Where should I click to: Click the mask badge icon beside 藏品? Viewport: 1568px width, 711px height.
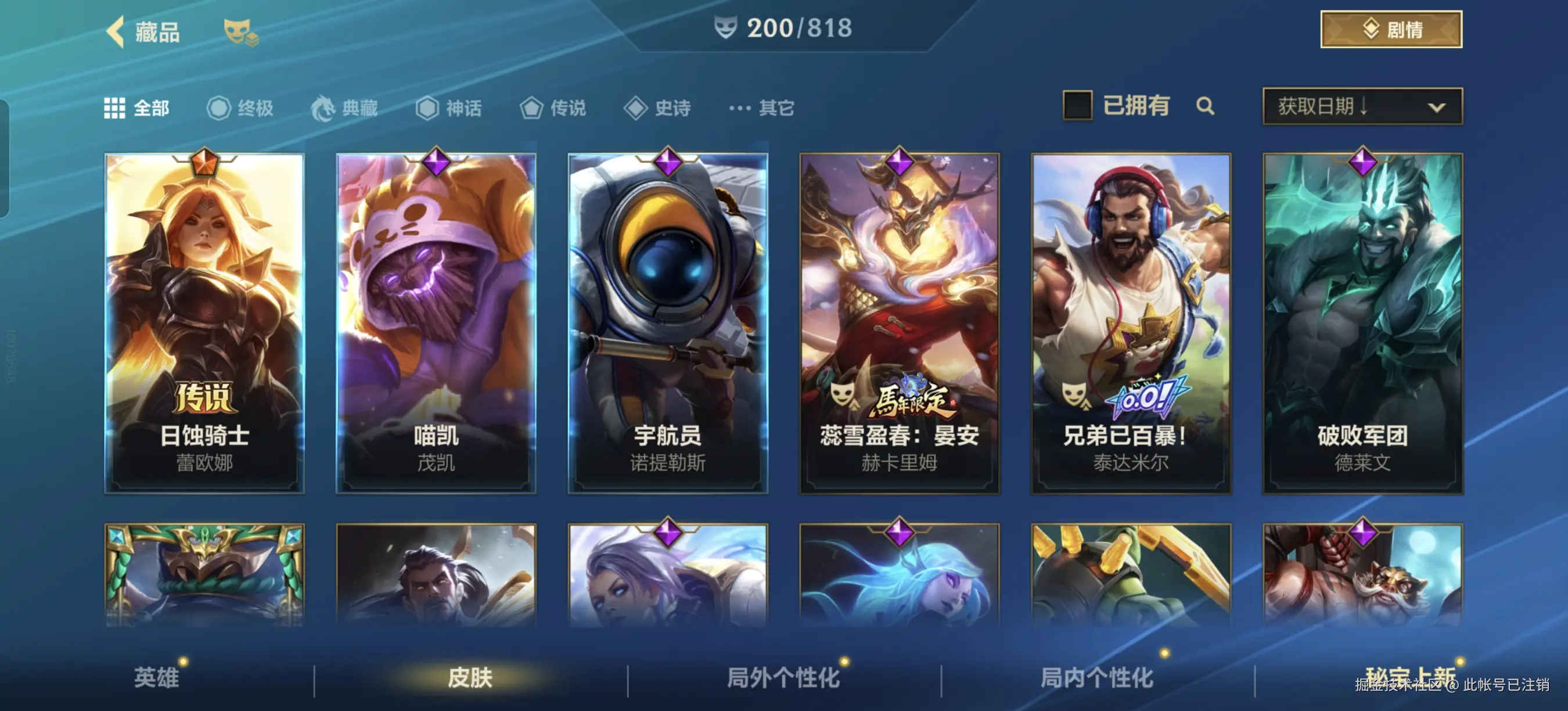(239, 30)
